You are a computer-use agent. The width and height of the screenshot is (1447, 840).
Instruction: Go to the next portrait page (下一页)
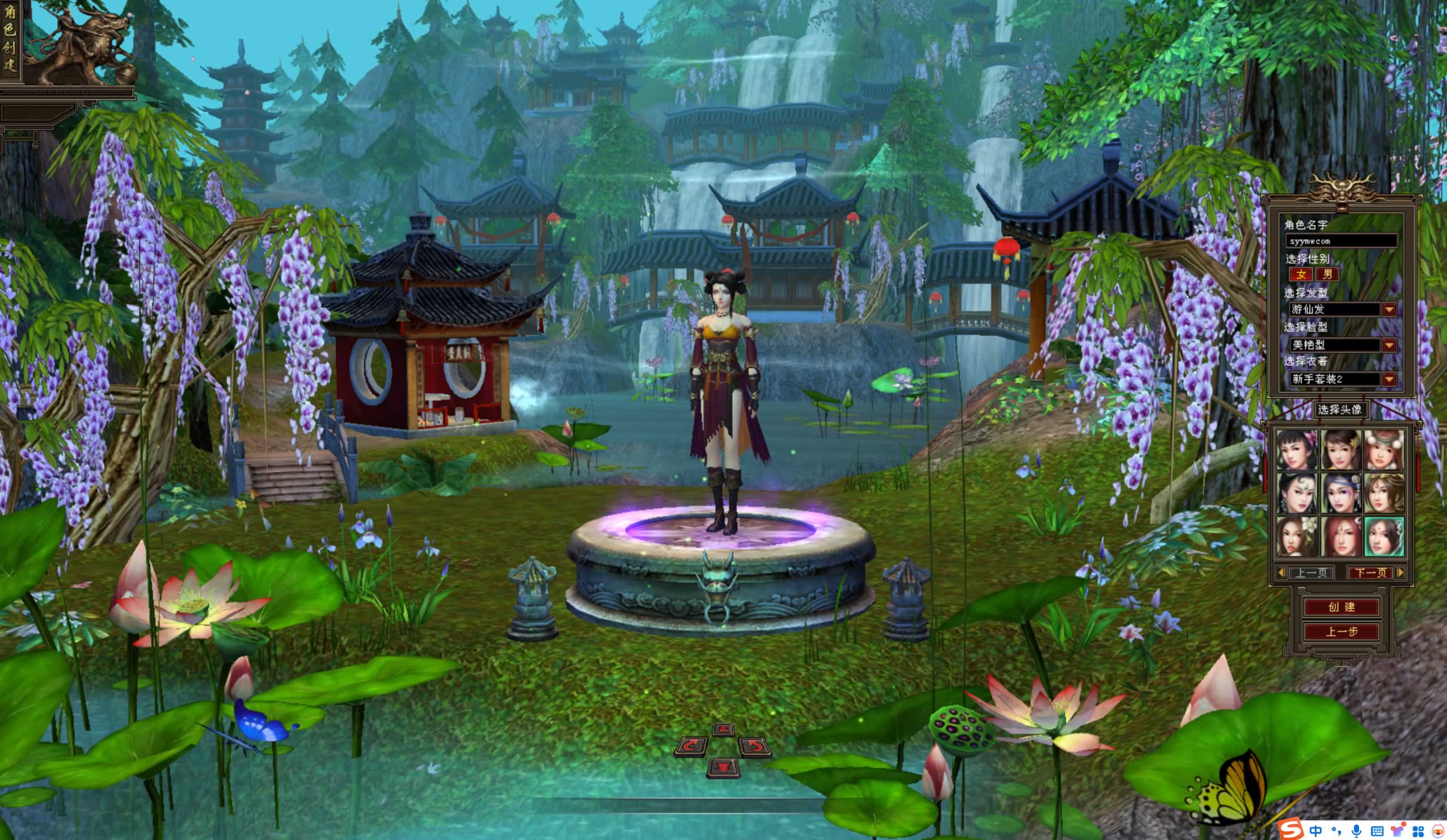tap(1370, 573)
